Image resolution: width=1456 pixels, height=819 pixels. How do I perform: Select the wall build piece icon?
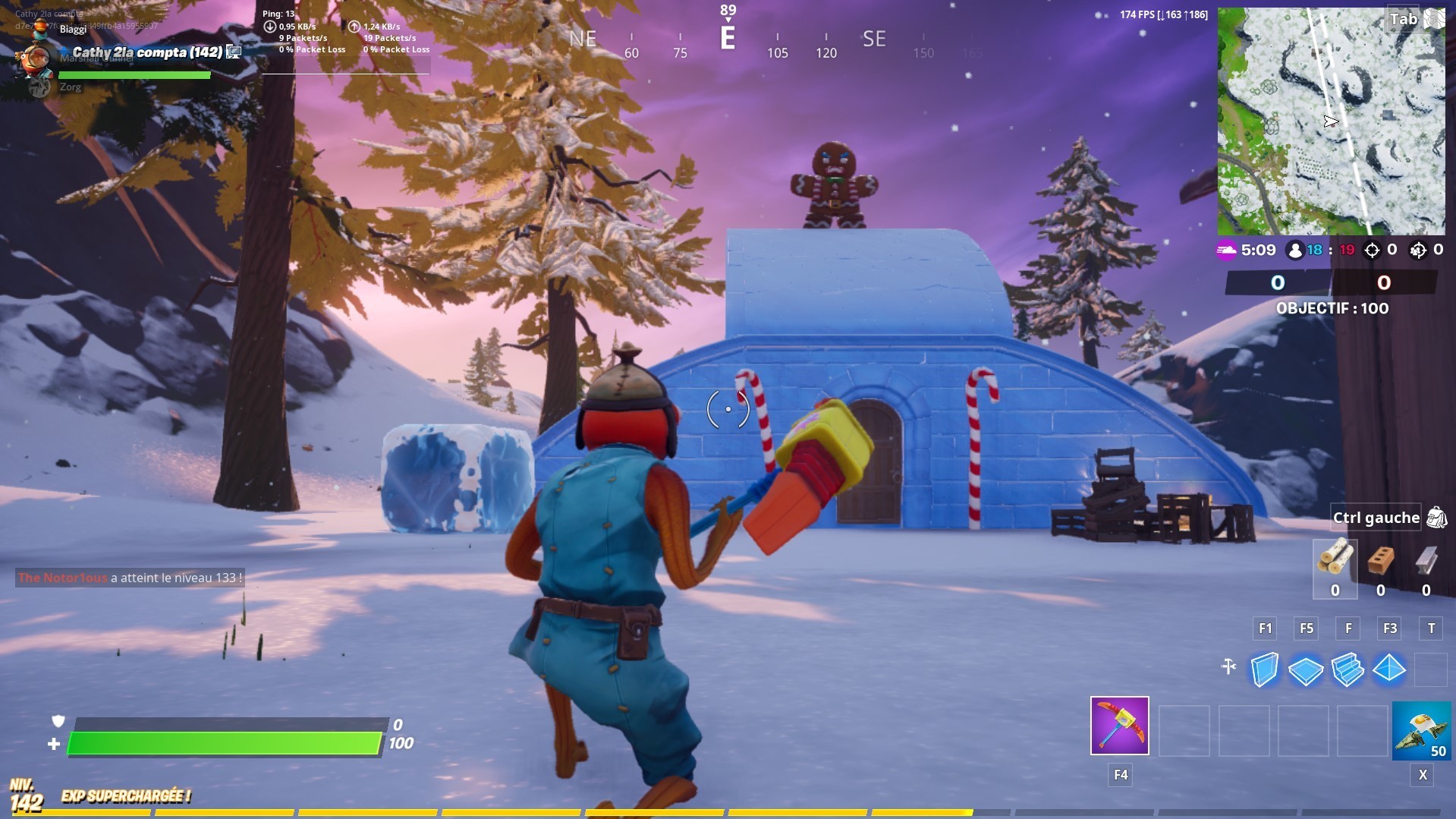click(x=1266, y=670)
